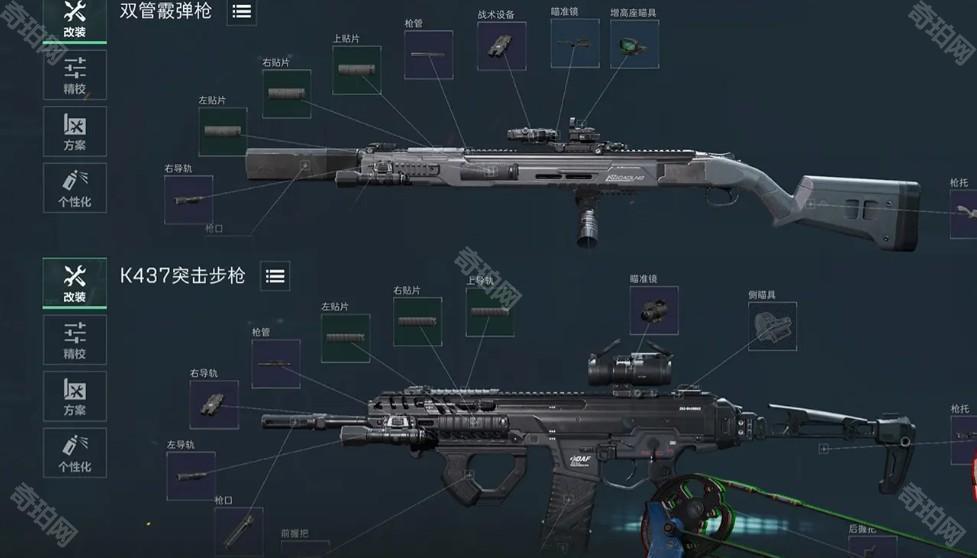
Task: Open the list menu beside 双管霰弹枪
Action: pyautogui.click(x=241, y=12)
